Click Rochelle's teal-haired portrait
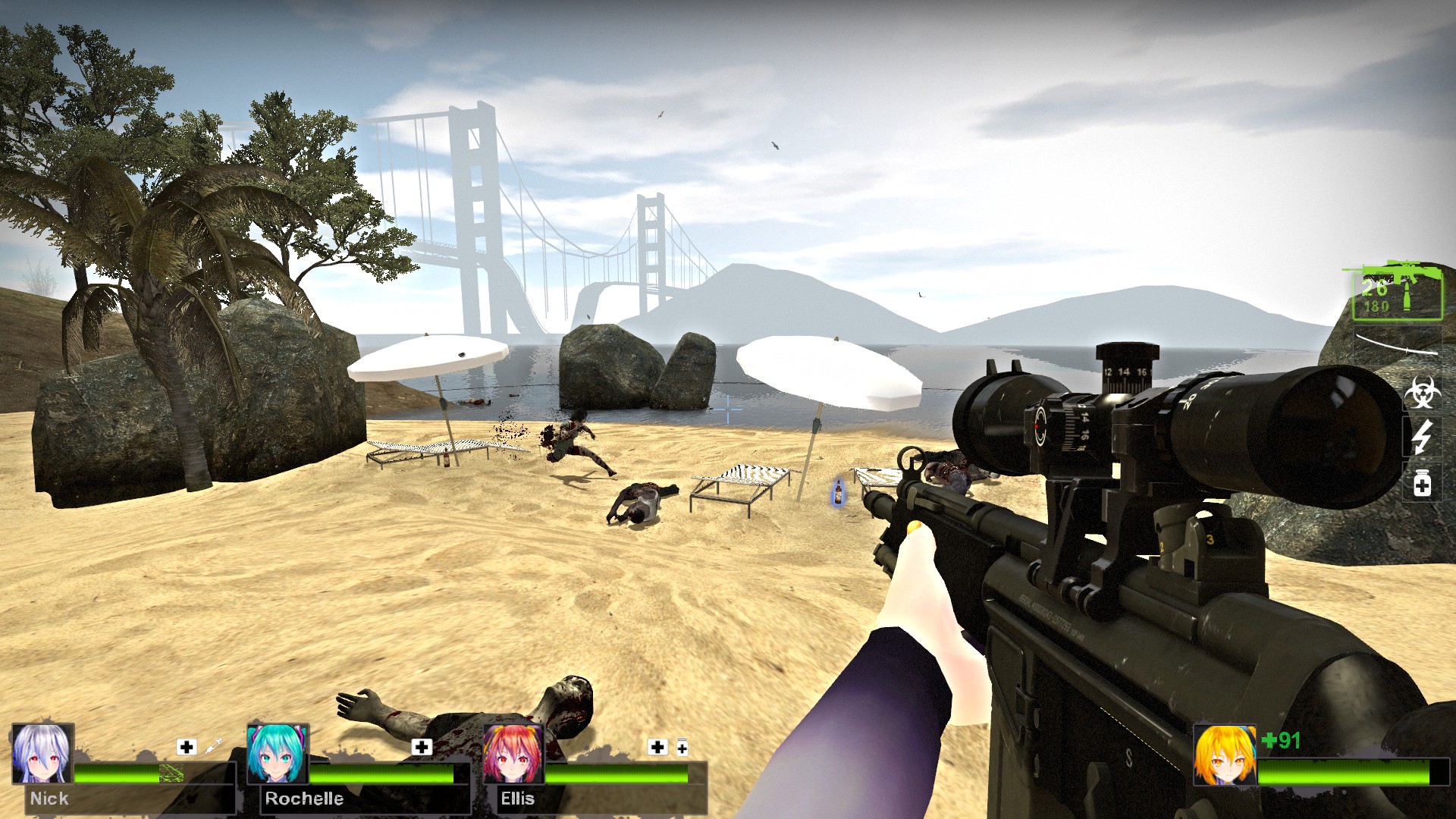 pyautogui.click(x=278, y=753)
